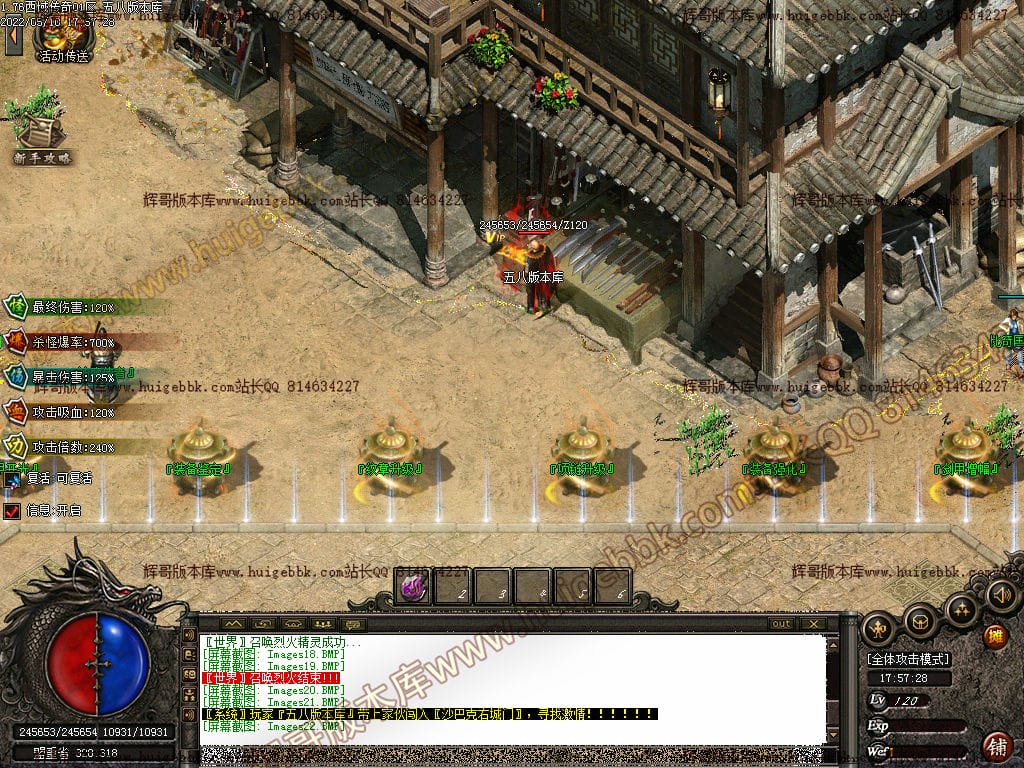Click the 杀怪爆率 red shield icon

pos(17,342)
